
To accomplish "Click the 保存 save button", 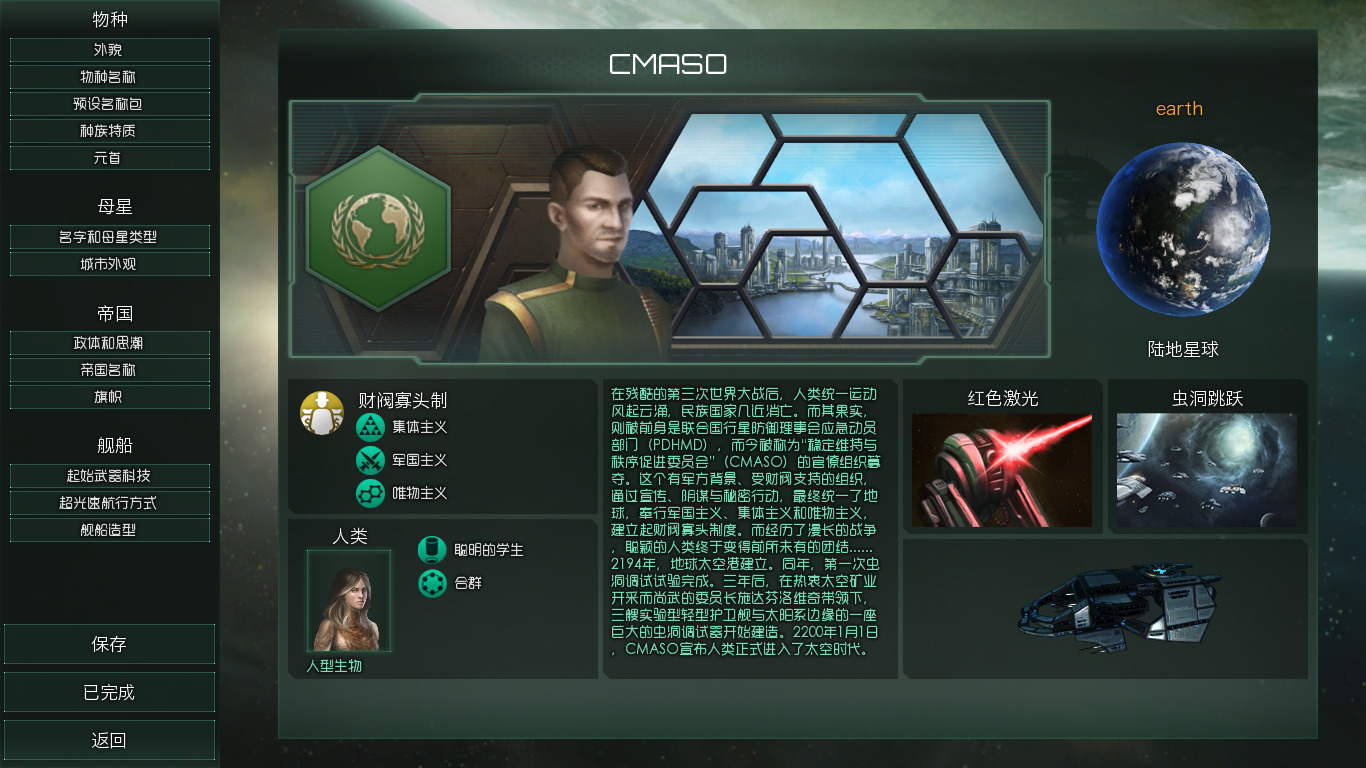I will click(109, 643).
